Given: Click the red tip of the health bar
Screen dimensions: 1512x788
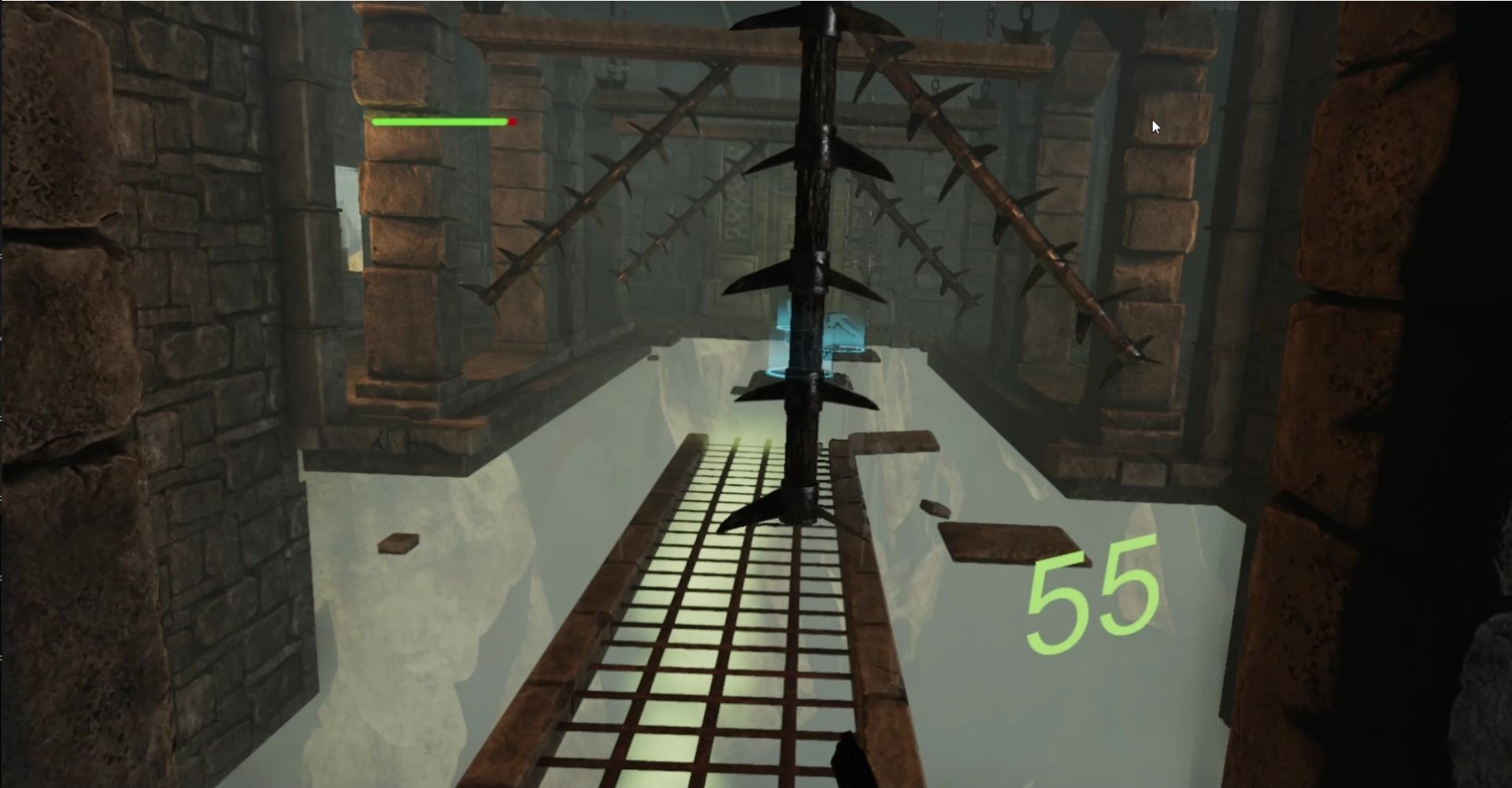Looking at the screenshot, I should tap(511, 123).
